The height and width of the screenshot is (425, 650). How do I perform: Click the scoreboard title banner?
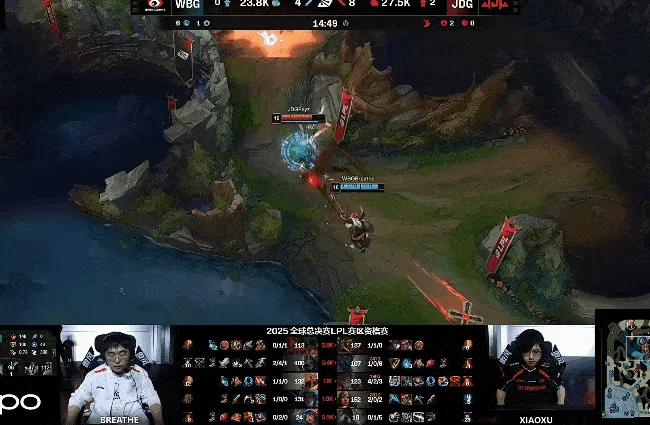tap(327, 331)
